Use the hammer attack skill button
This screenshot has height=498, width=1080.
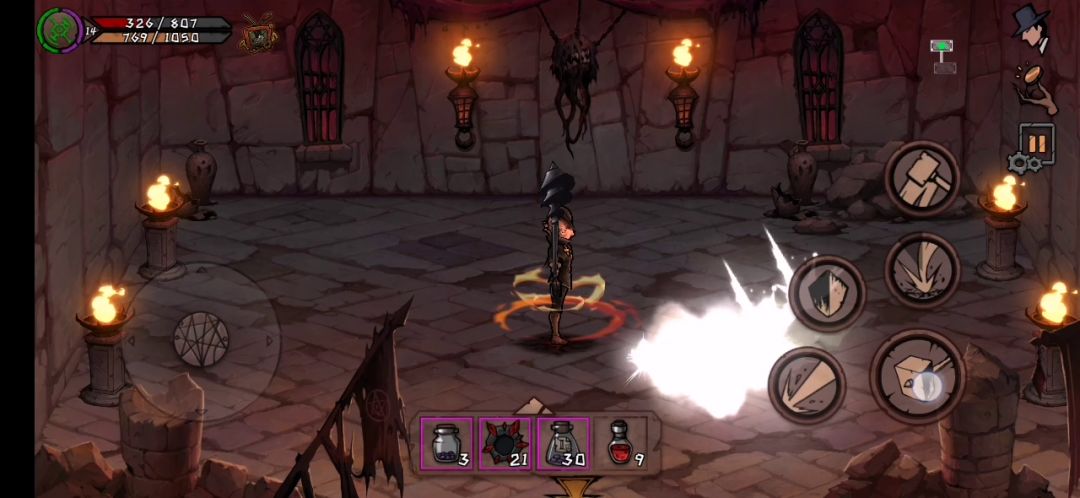(x=921, y=179)
